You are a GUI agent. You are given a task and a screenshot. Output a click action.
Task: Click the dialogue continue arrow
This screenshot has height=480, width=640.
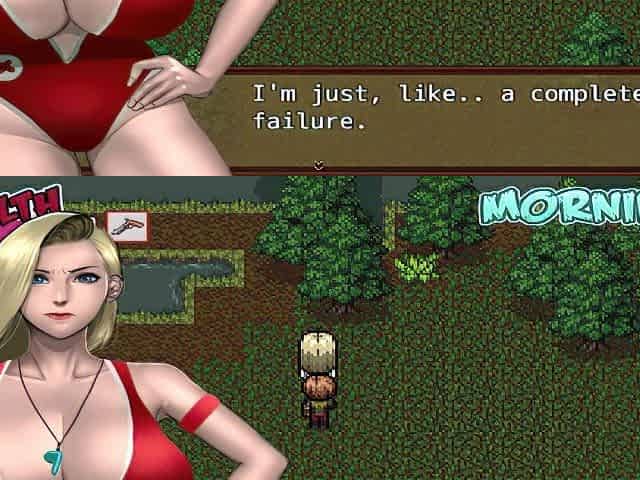point(319,165)
